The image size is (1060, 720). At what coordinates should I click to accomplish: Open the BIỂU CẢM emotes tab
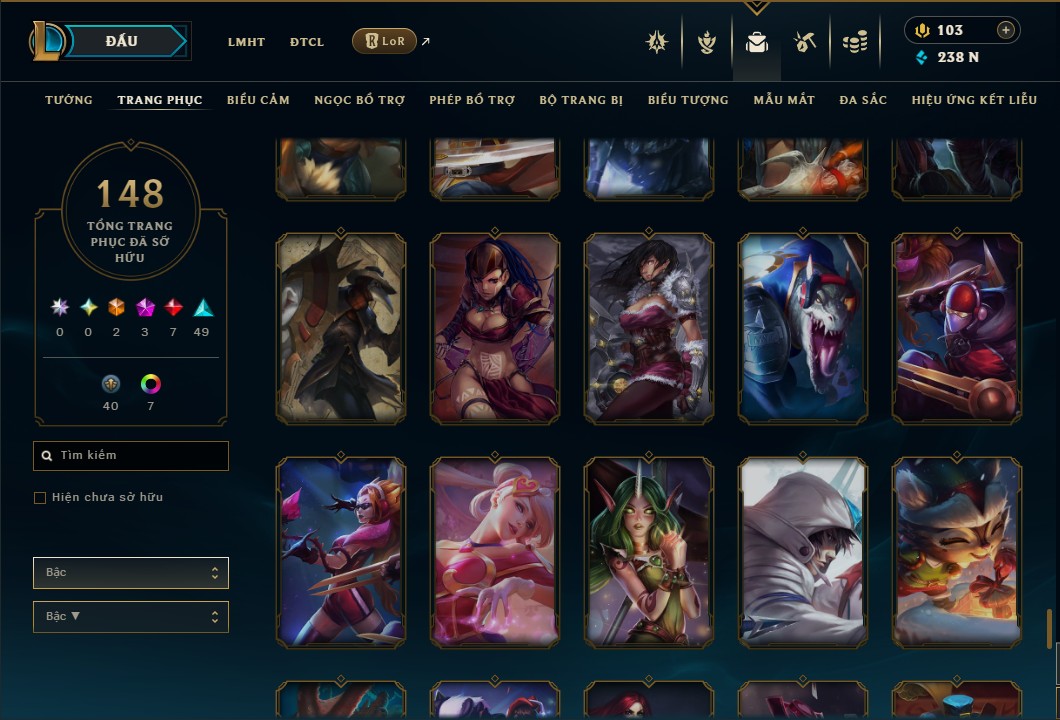coord(258,100)
